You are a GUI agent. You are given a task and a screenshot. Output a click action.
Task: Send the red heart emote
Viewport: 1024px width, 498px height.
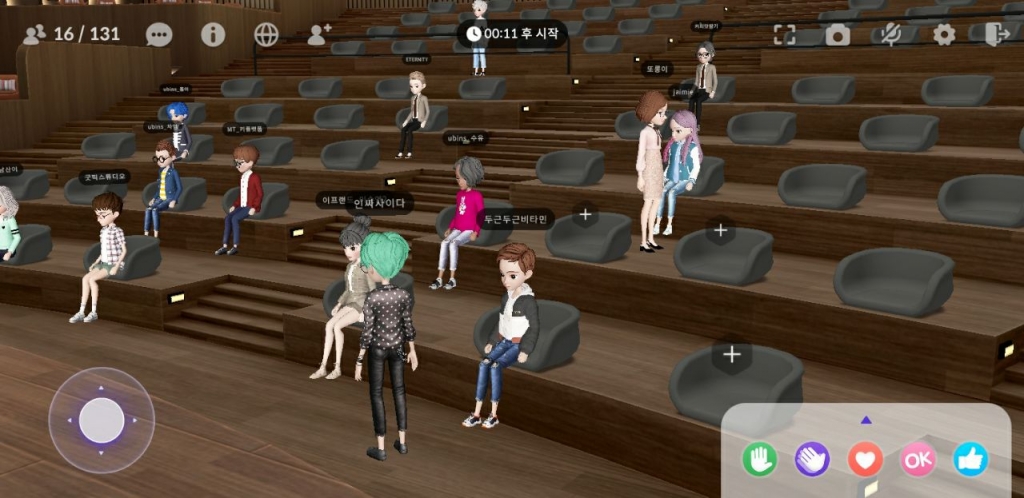(865, 459)
